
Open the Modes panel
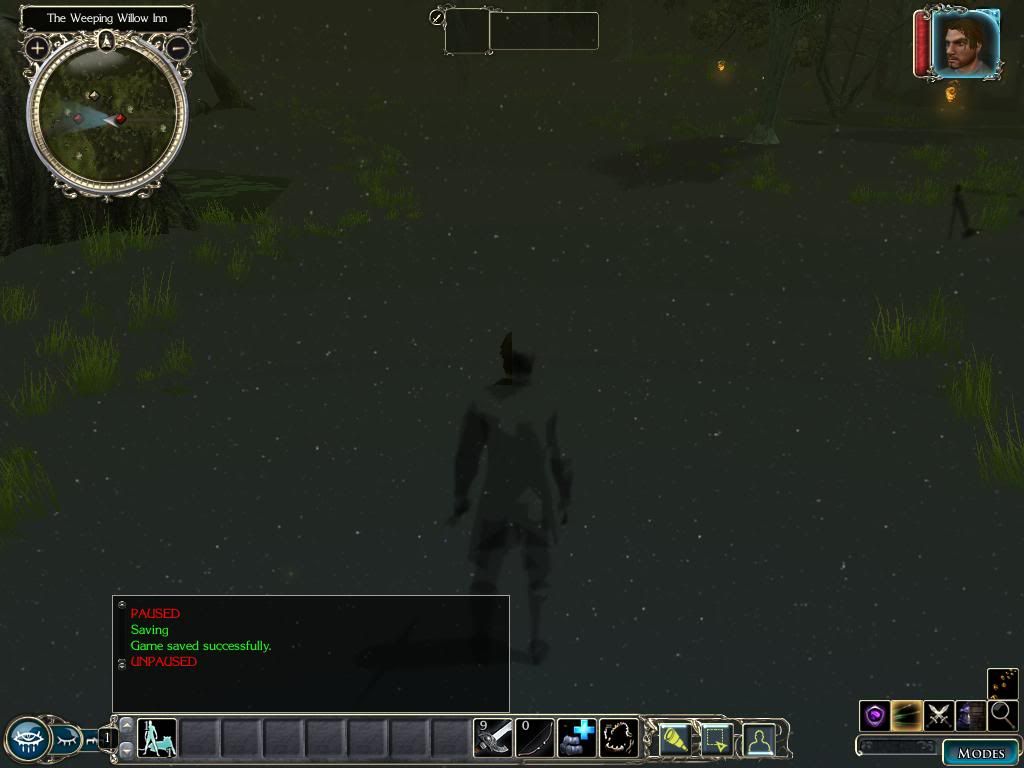(979, 753)
